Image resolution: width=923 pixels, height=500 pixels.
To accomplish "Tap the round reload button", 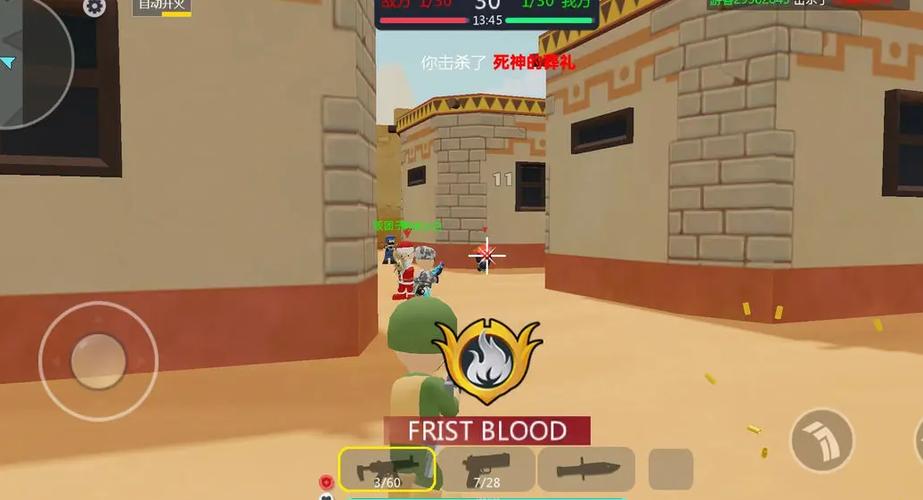I will click(822, 439).
